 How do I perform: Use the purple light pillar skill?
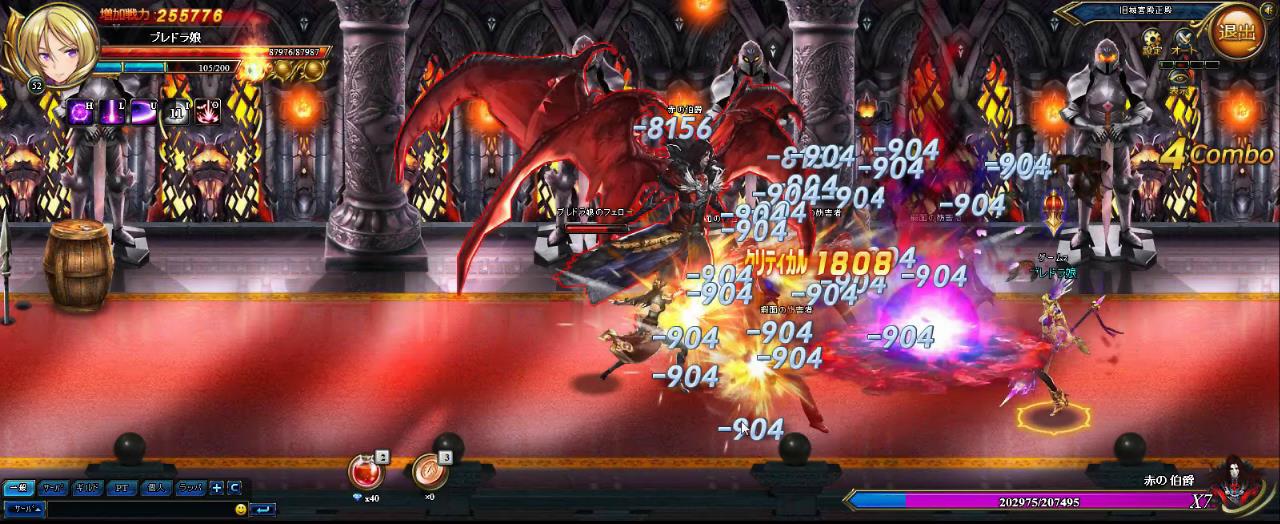click(112, 112)
